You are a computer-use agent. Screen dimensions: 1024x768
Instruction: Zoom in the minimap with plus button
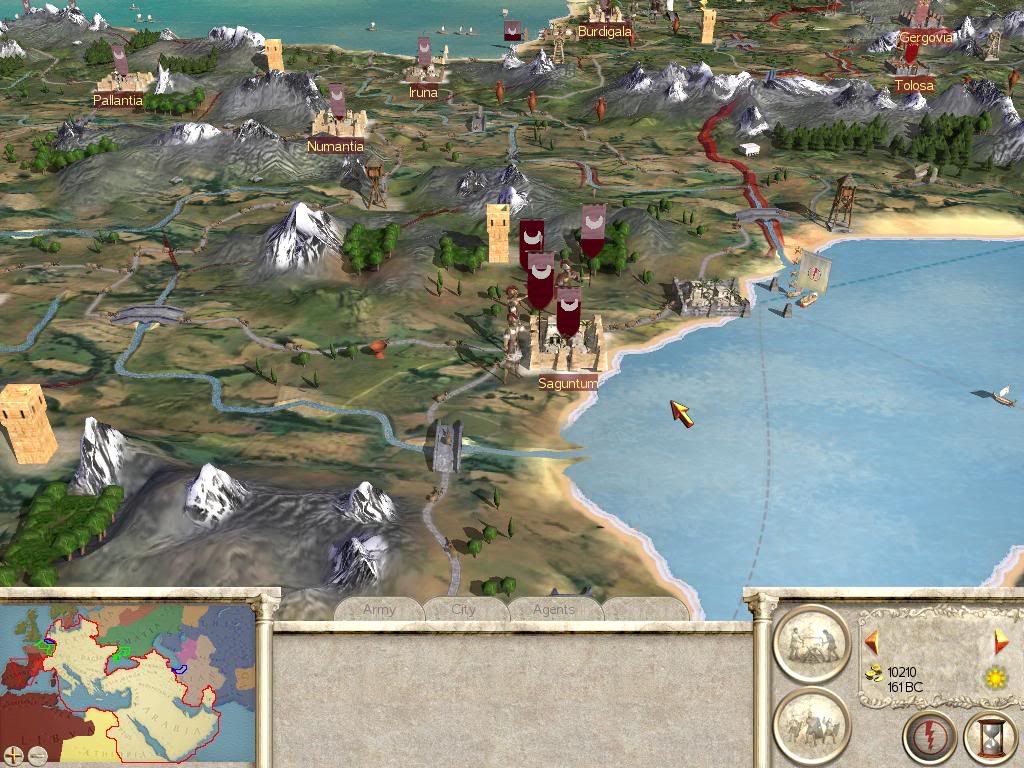(13, 755)
